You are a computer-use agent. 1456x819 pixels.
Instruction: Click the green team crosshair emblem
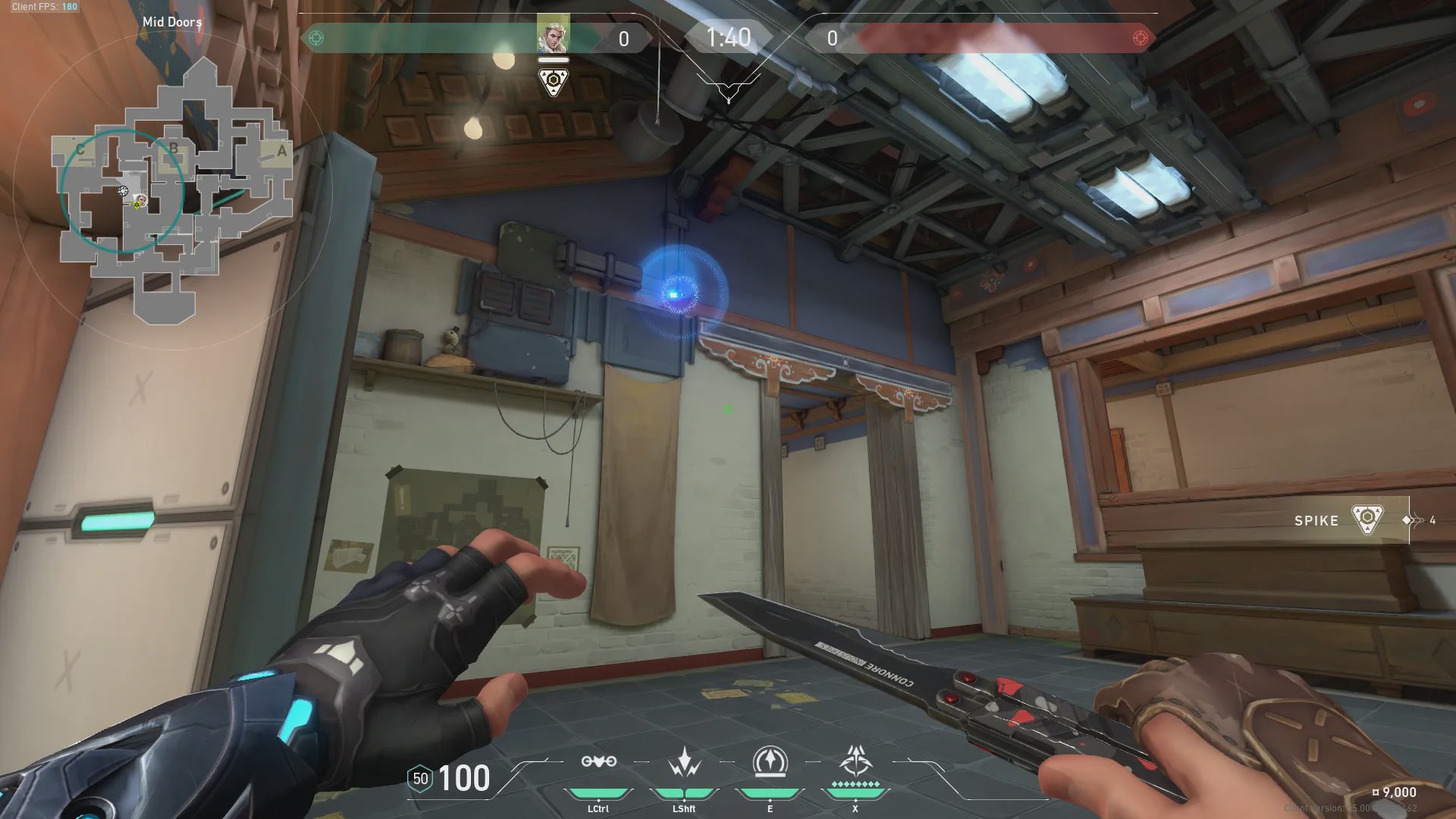pos(316,38)
